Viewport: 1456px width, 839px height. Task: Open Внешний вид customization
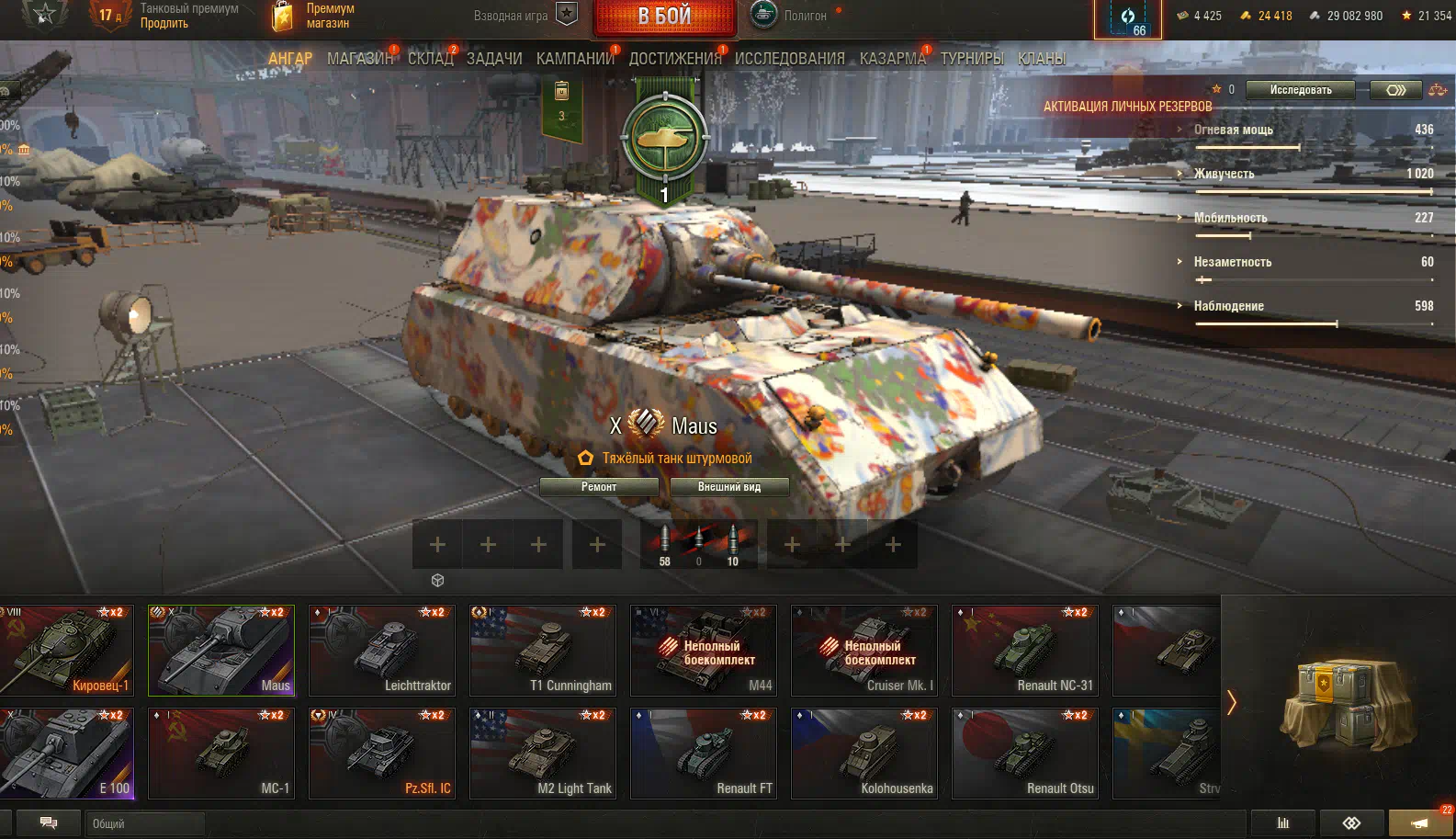click(729, 487)
